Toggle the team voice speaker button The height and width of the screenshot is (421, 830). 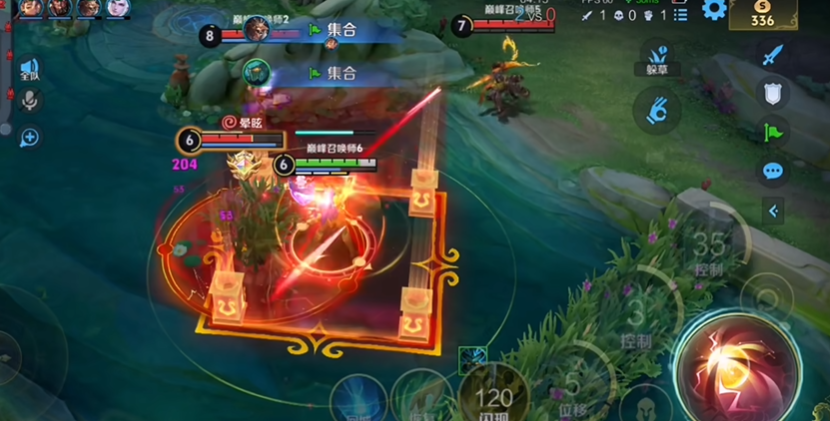point(29,69)
